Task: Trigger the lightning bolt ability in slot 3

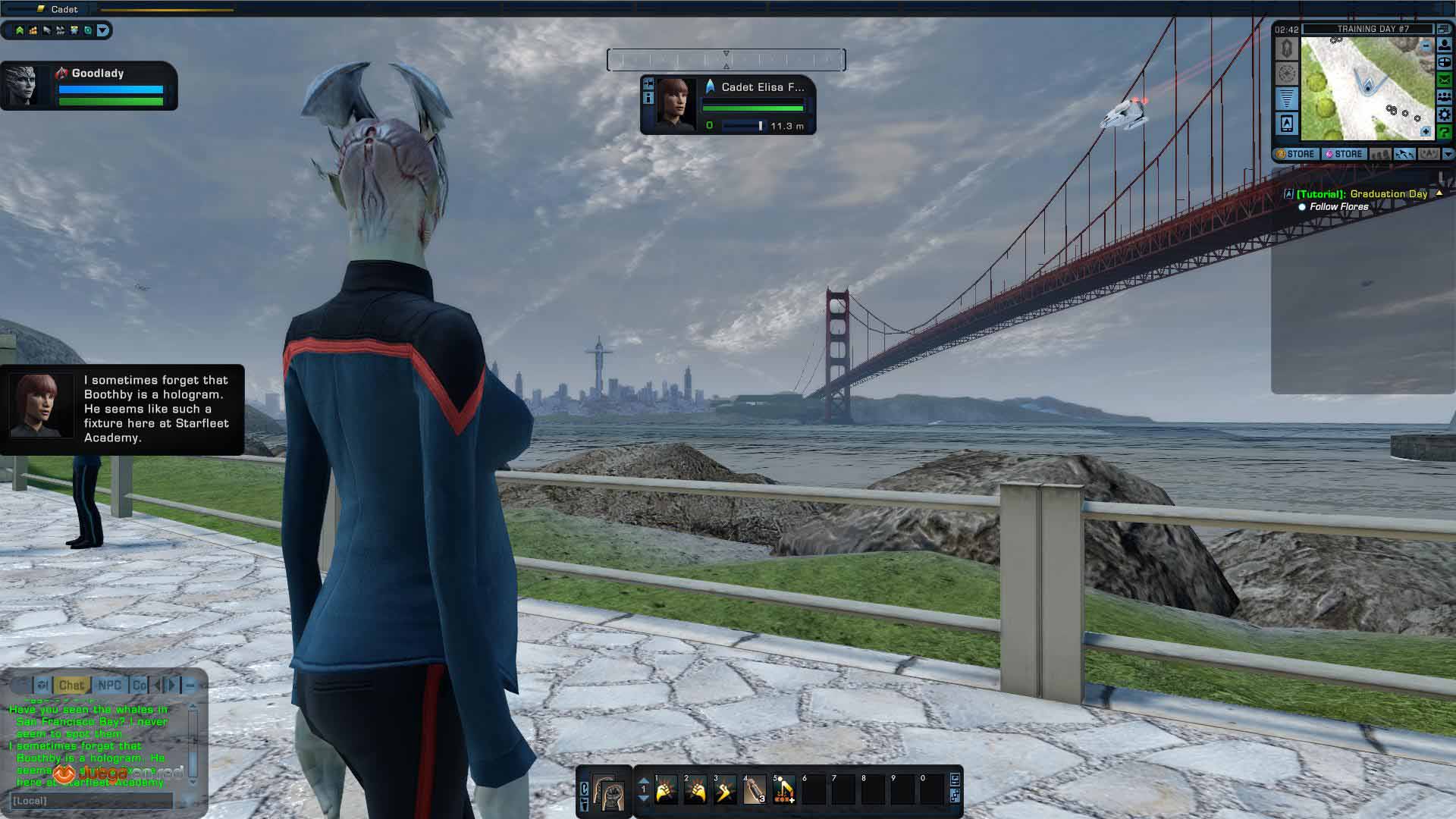Action: pyautogui.click(x=725, y=790)
